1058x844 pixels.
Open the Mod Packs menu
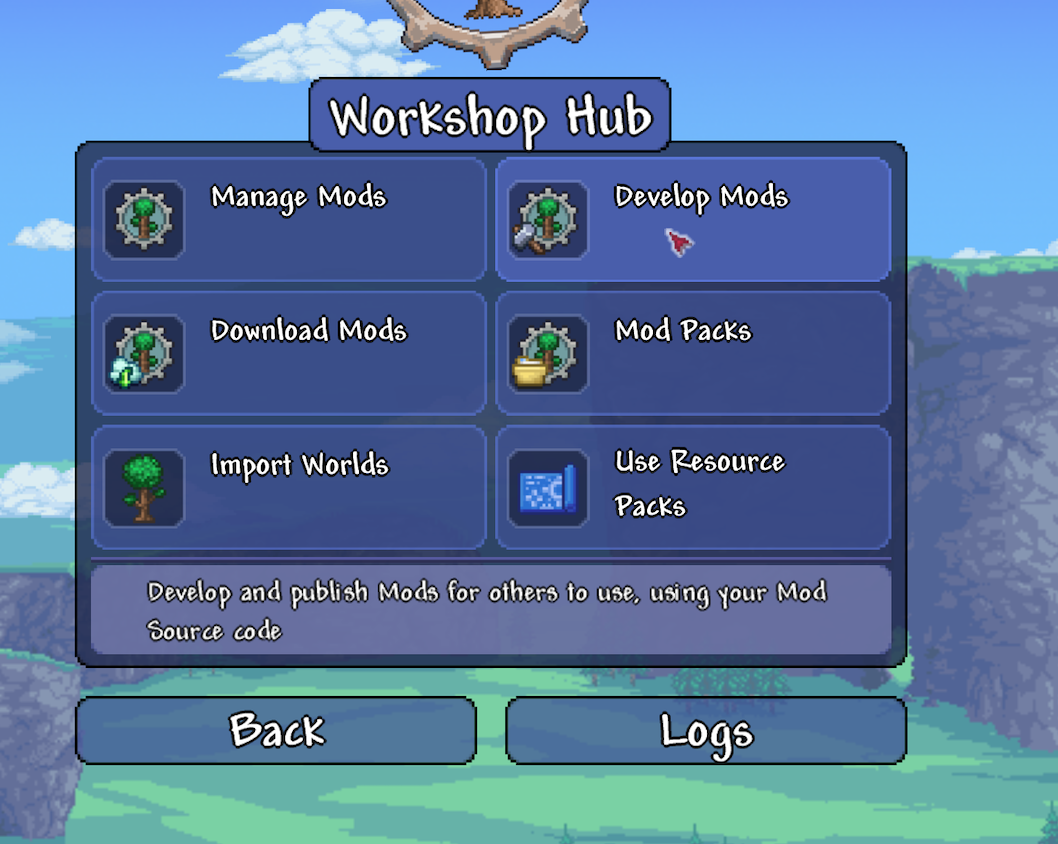[692, 354]
